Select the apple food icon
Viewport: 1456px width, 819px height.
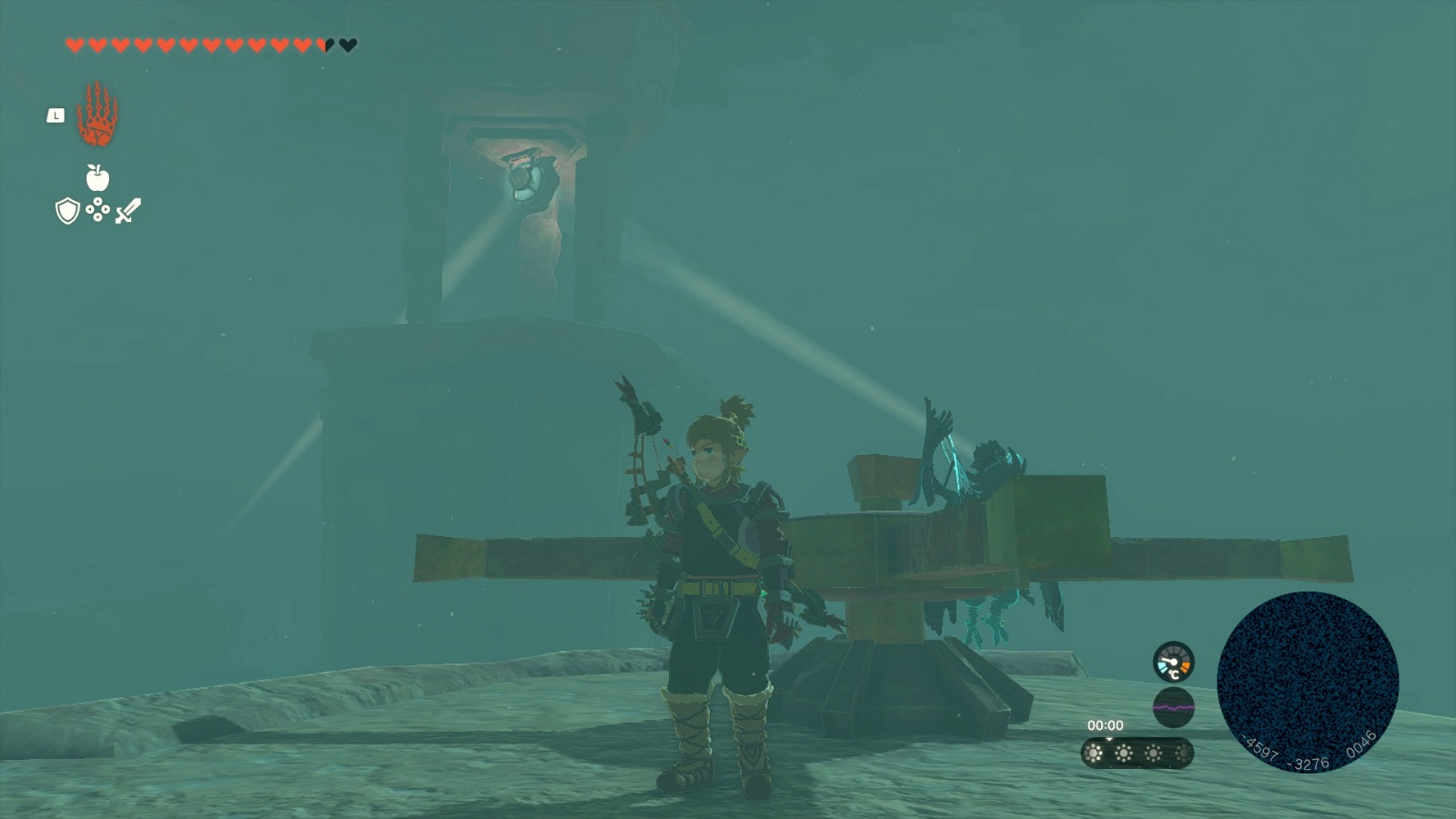(x=96, y=179)
